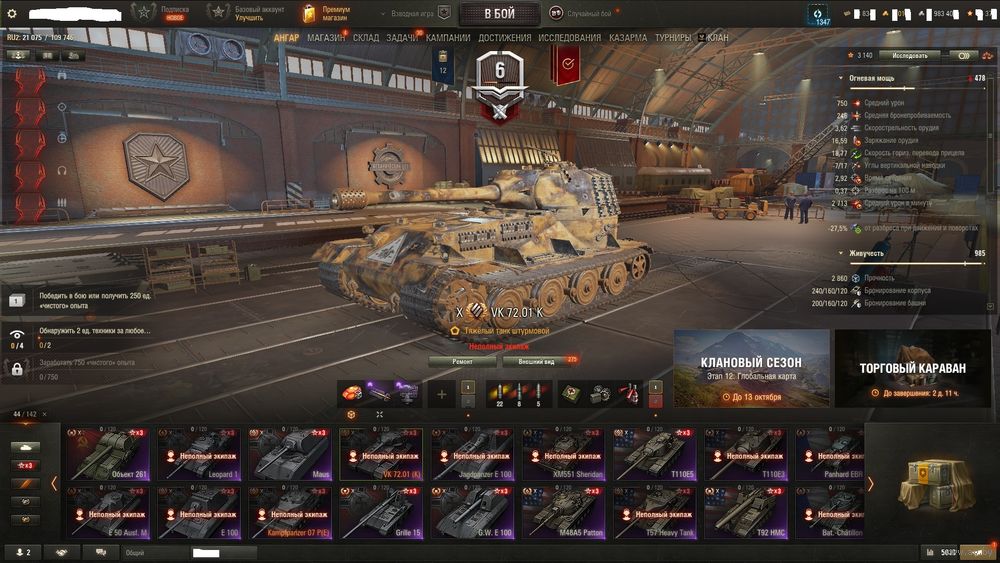Select the Maus tank in the carousel

289,454
